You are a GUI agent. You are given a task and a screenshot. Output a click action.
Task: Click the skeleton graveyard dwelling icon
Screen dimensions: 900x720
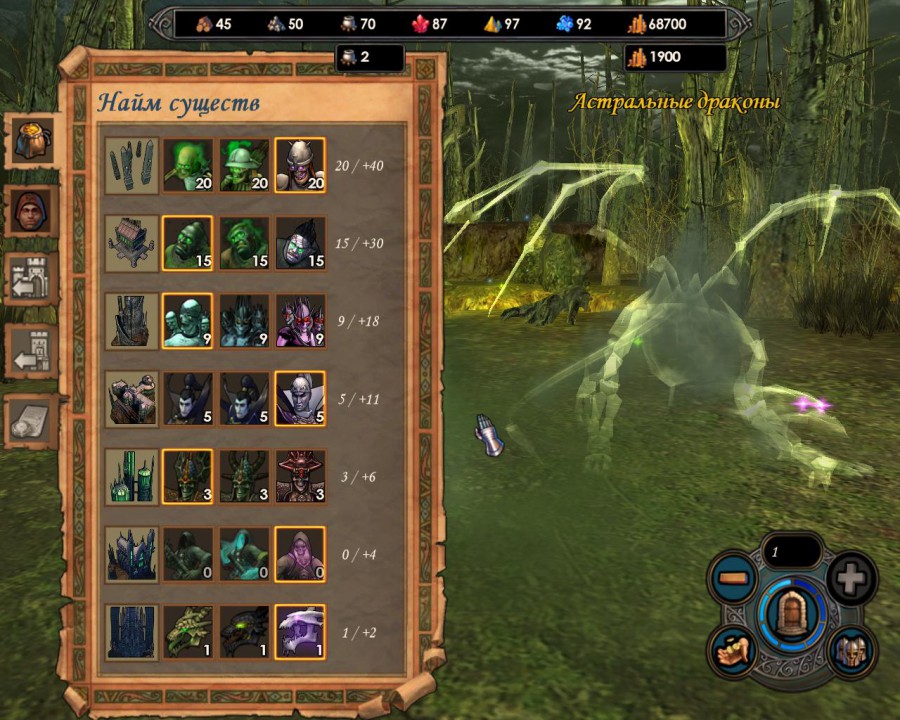131,165
